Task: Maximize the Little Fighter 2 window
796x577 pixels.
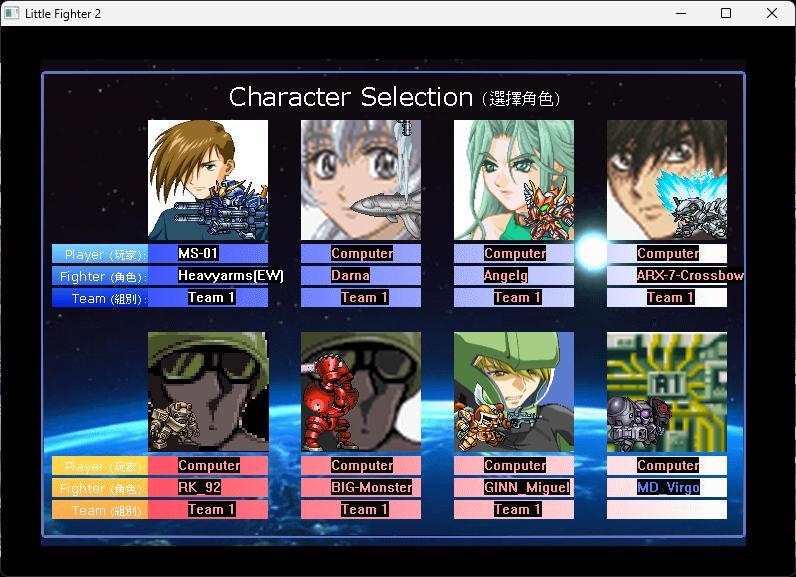Action: tap(726, 14)
